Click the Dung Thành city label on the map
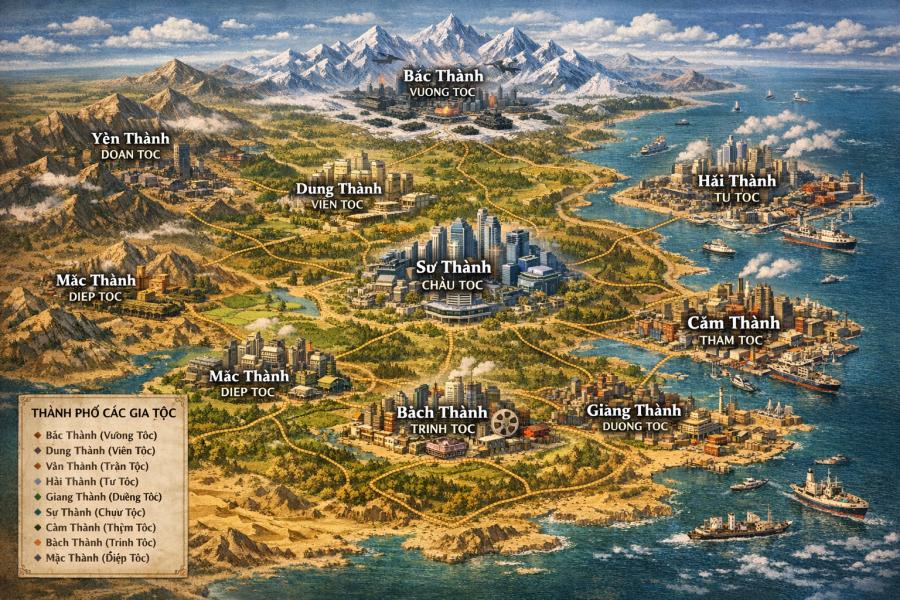 (x=331, y=188)
